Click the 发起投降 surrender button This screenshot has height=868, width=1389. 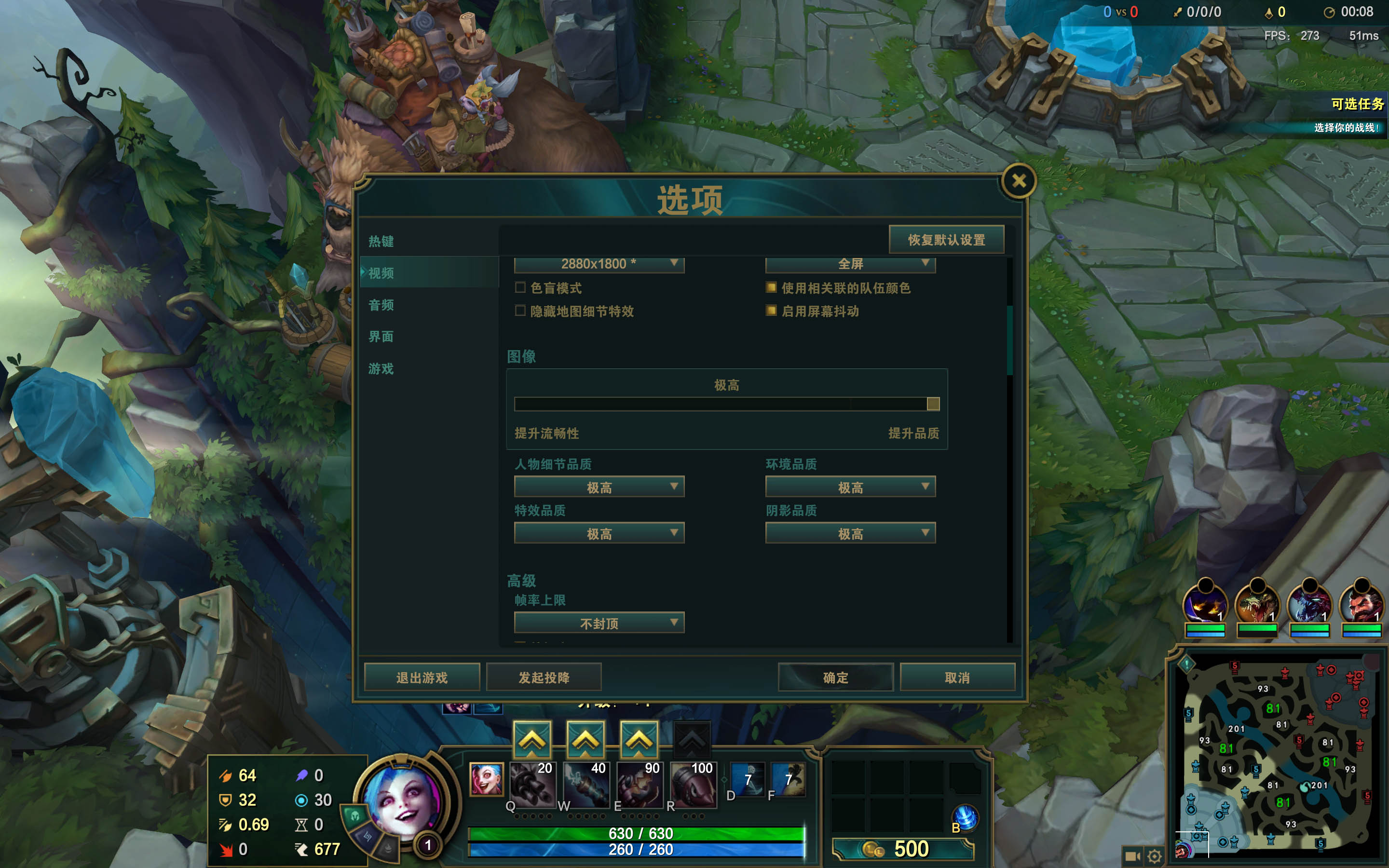(x=544, y=678)
